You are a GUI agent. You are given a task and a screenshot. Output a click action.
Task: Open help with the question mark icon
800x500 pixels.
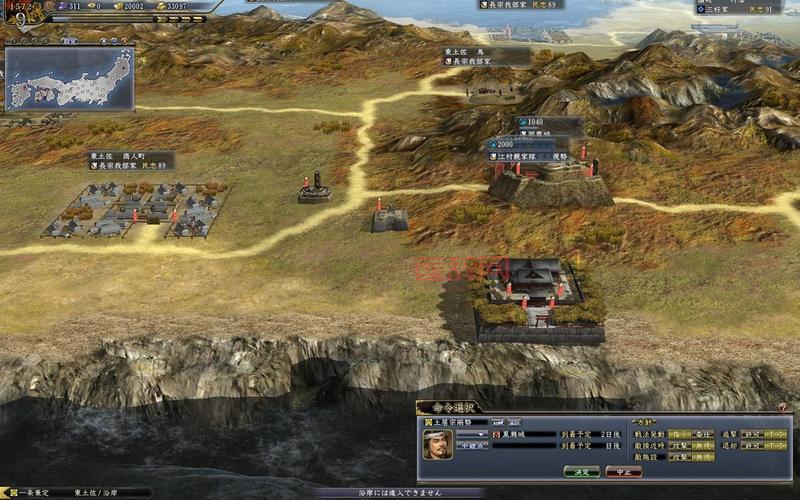(x=782, y=407)
